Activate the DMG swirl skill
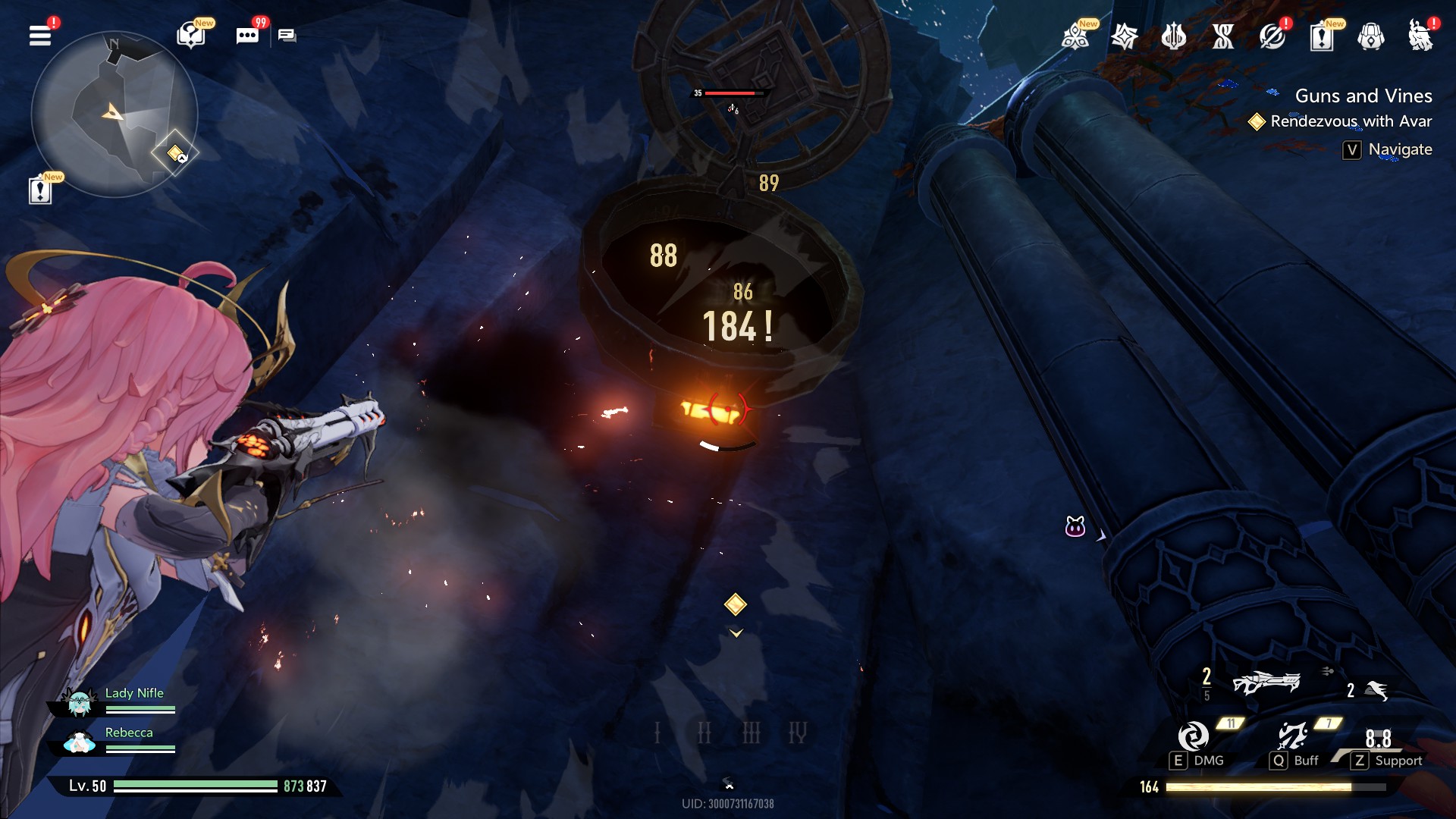1456x819 pixels. coord(1194,736)
